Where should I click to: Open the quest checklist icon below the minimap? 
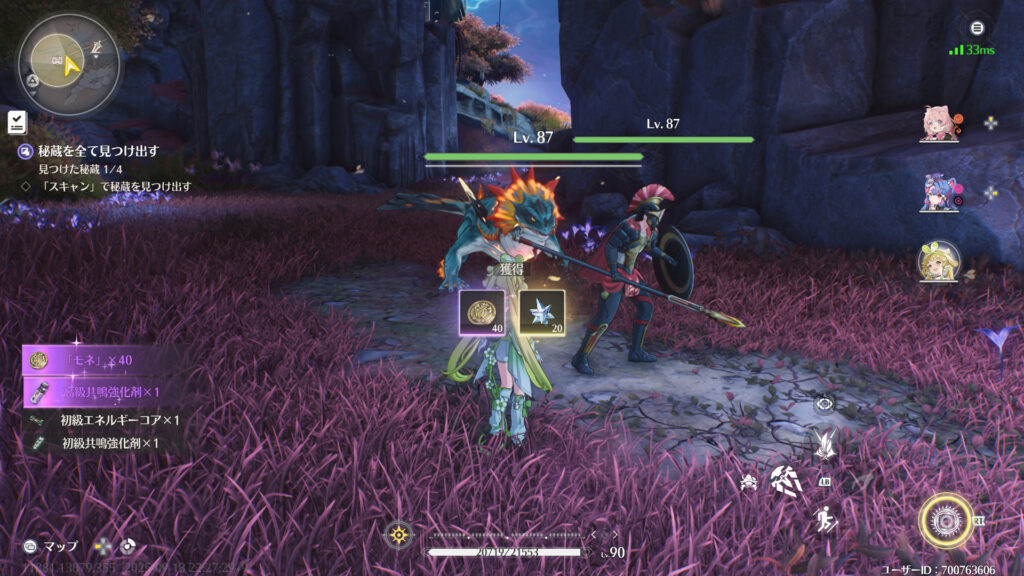(x=16, y=122)
